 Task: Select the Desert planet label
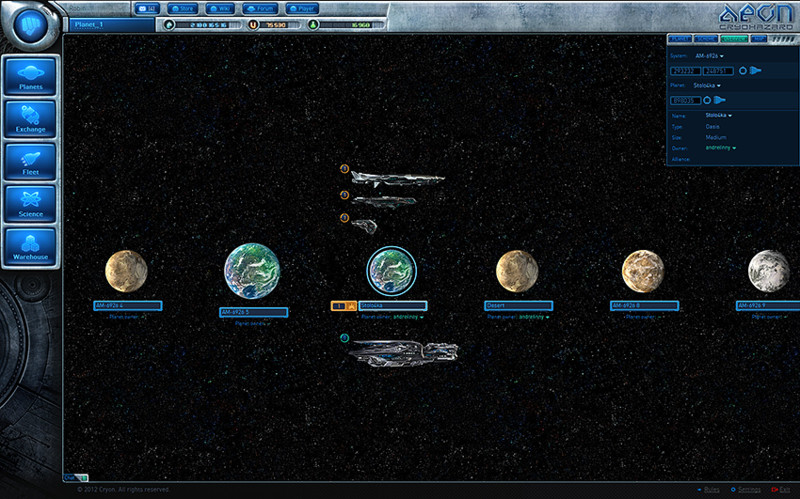(518, 305)
